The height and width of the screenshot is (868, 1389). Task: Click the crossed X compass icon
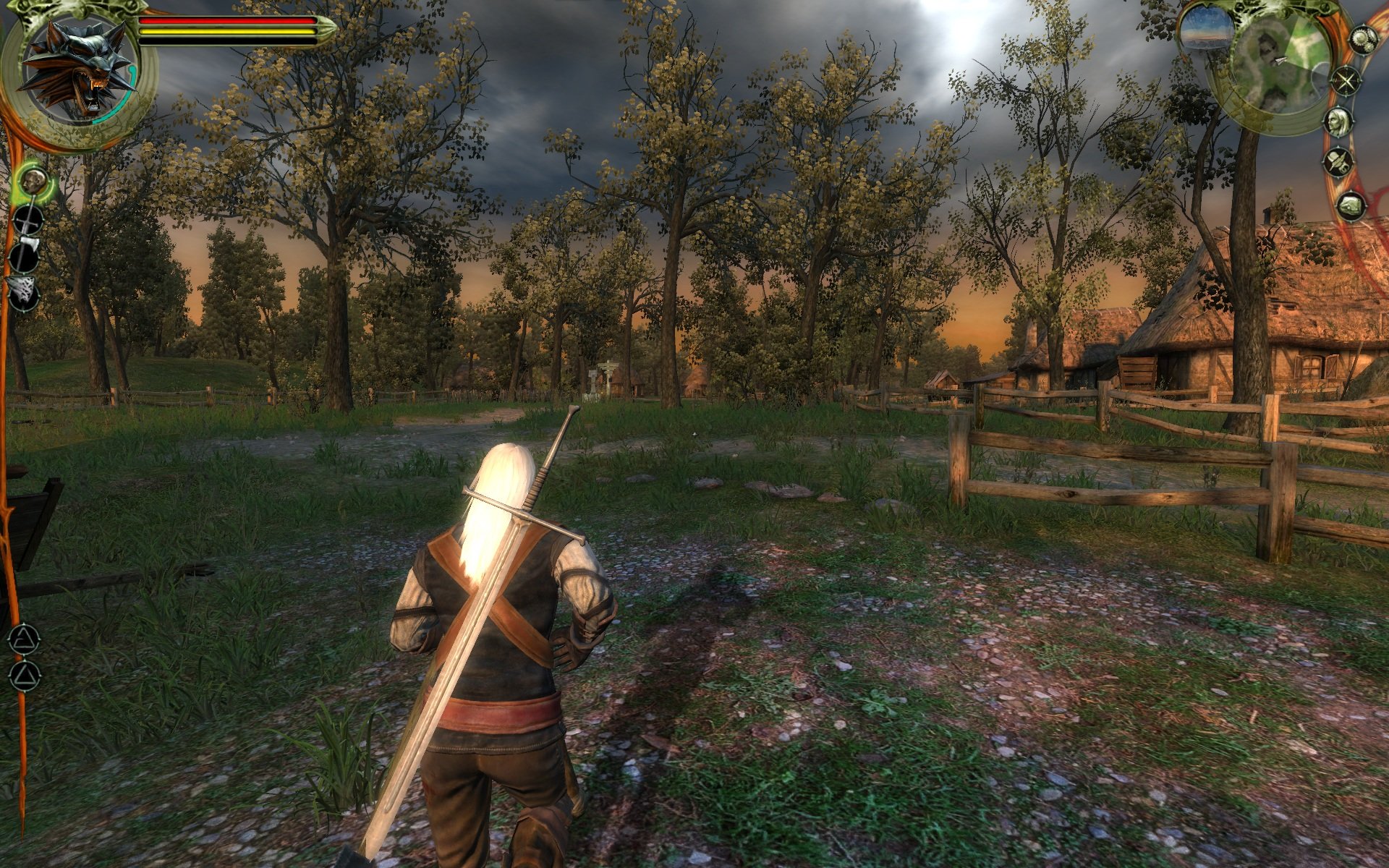1346,81
